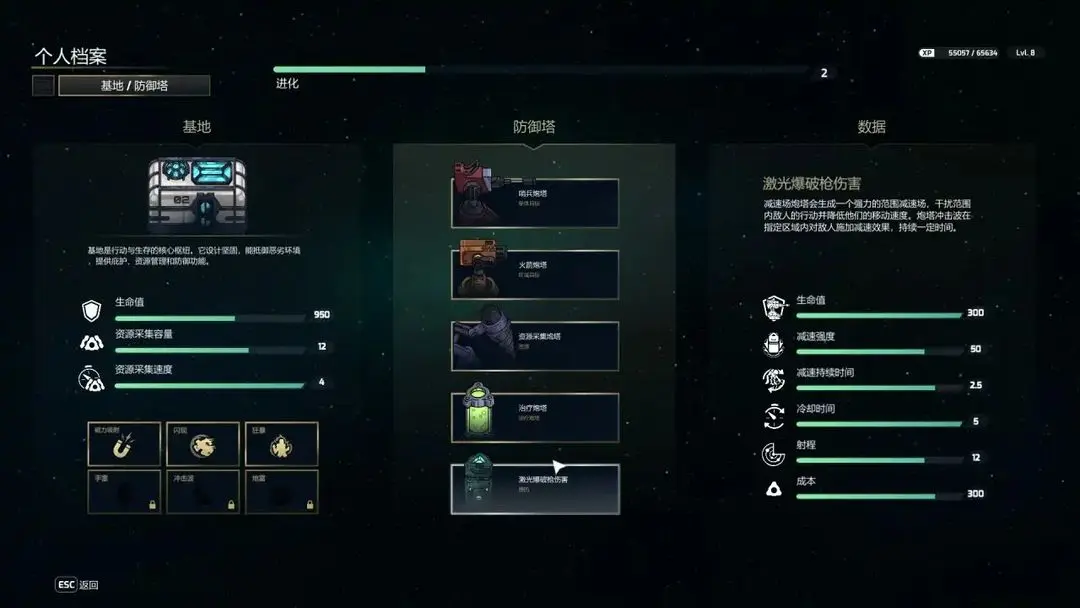The image size is (1080, 608).
Task: Go back with the 返回 button
Action: click(x=77, y=585)
